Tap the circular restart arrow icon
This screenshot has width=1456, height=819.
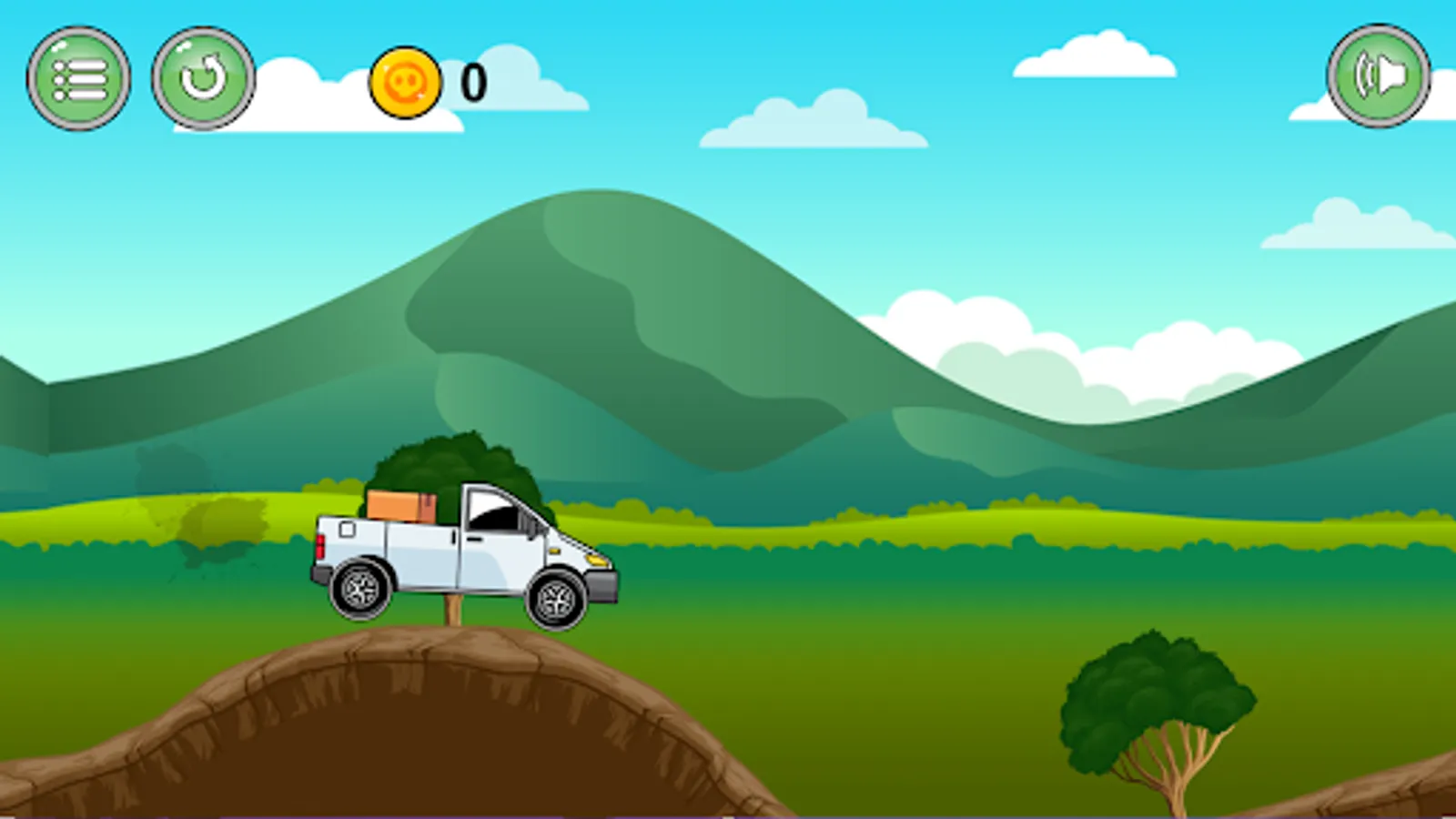tap(202, 80)
